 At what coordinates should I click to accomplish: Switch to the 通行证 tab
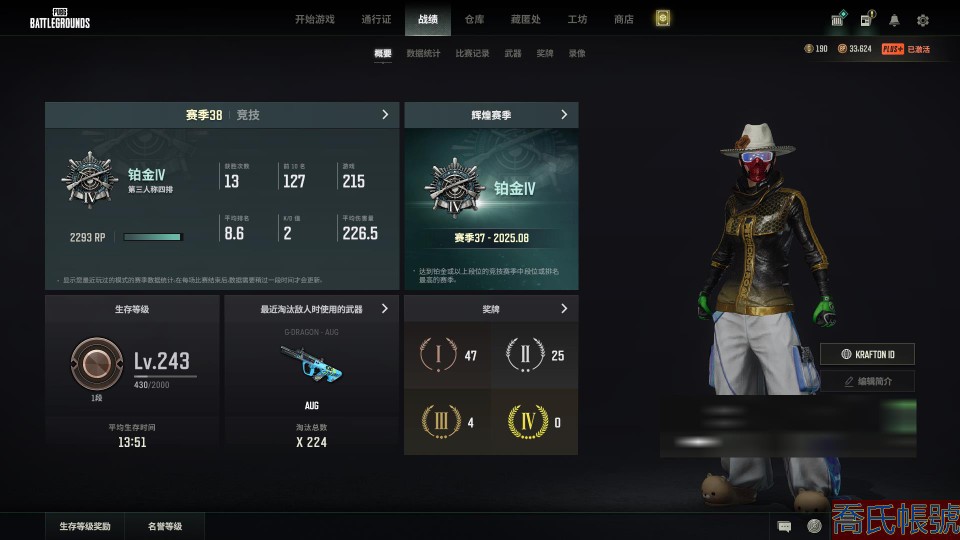coord(376,19)
